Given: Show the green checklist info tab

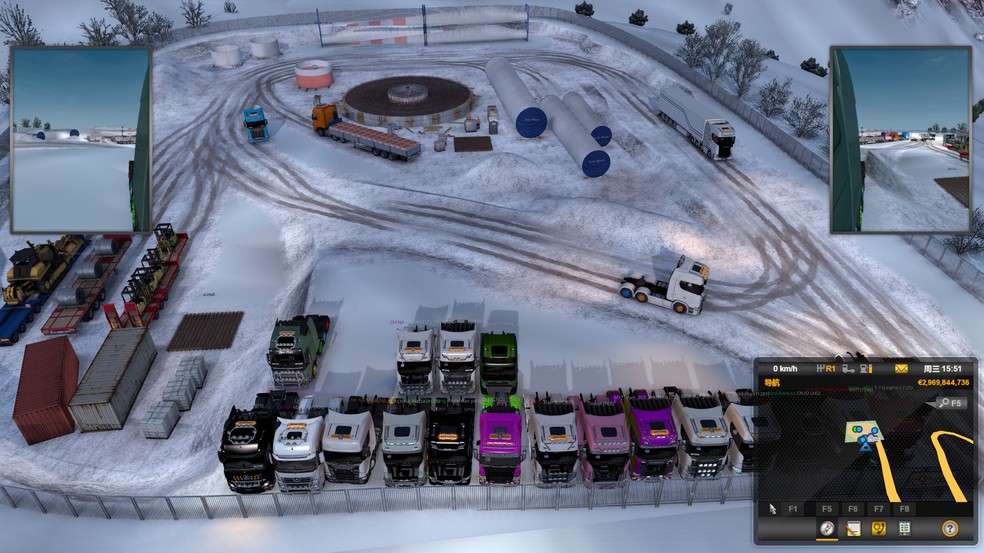Looking at the screenshot, I should tap(904, 529).
